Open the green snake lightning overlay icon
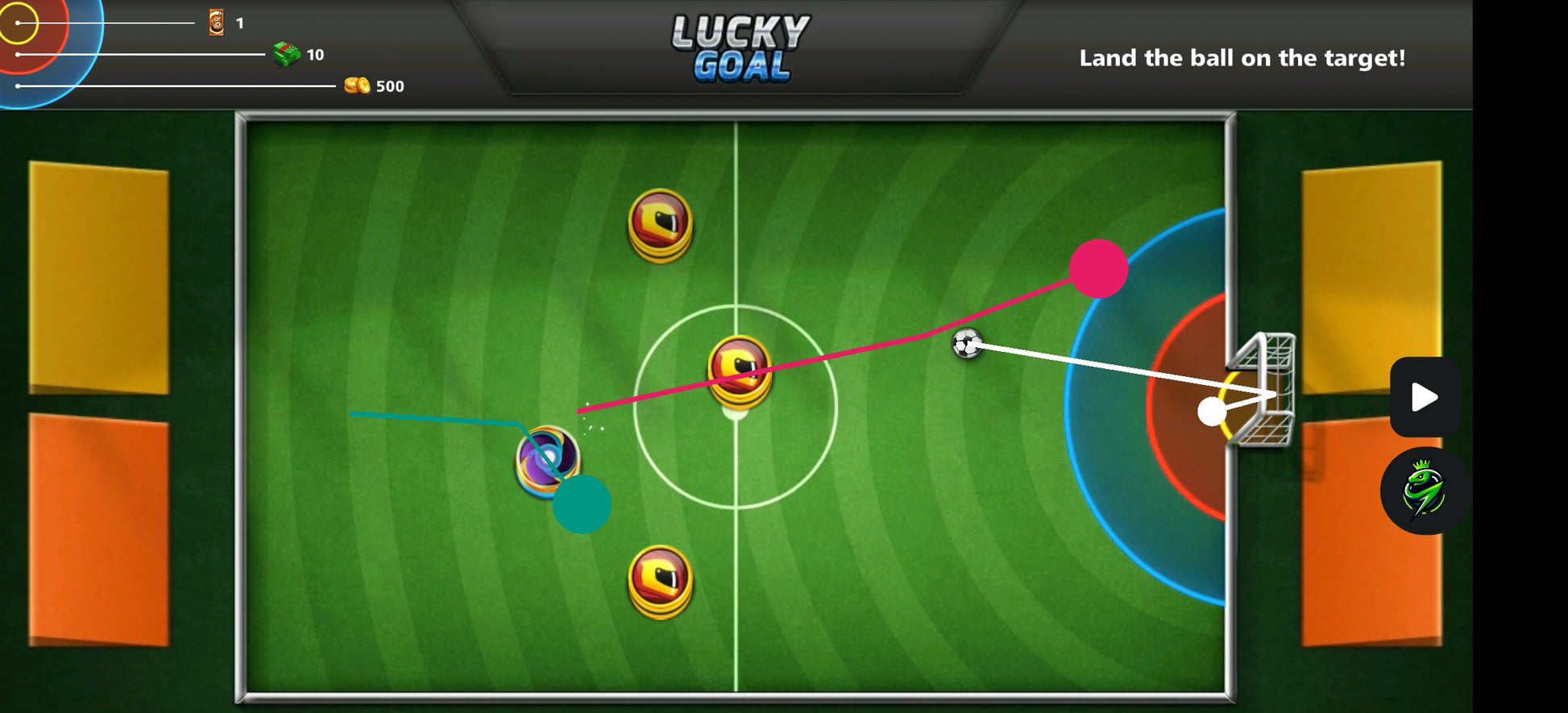The image size is (1568, 713). point(1424,491)
